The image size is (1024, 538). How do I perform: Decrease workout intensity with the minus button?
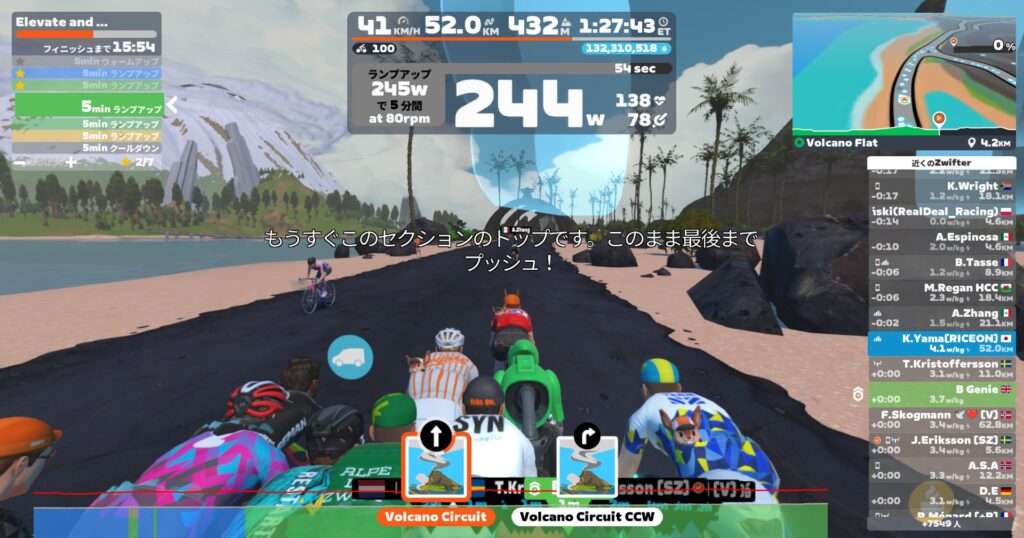click(x=20, y=161)
